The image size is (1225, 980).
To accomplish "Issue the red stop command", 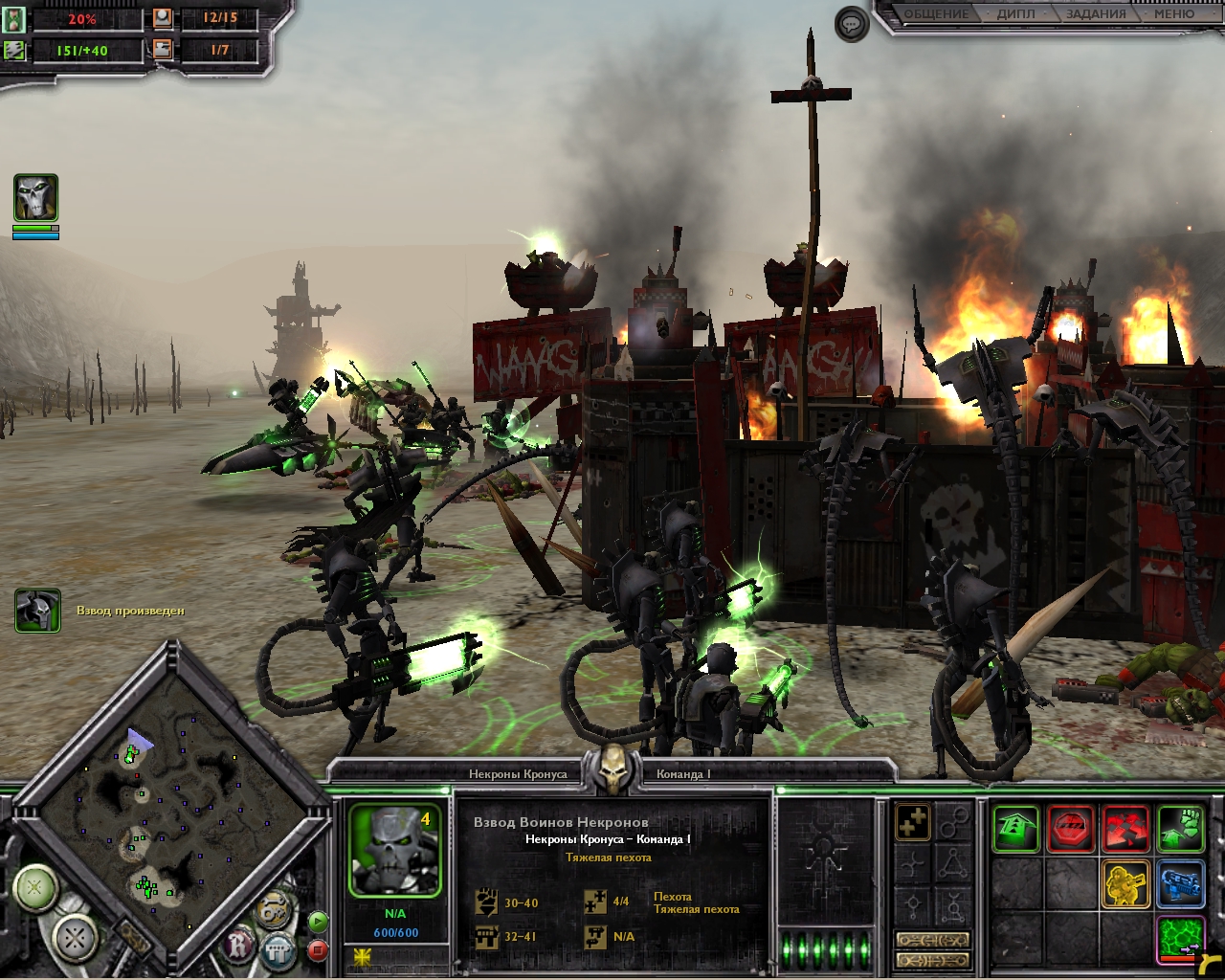I will (1071, 829).
